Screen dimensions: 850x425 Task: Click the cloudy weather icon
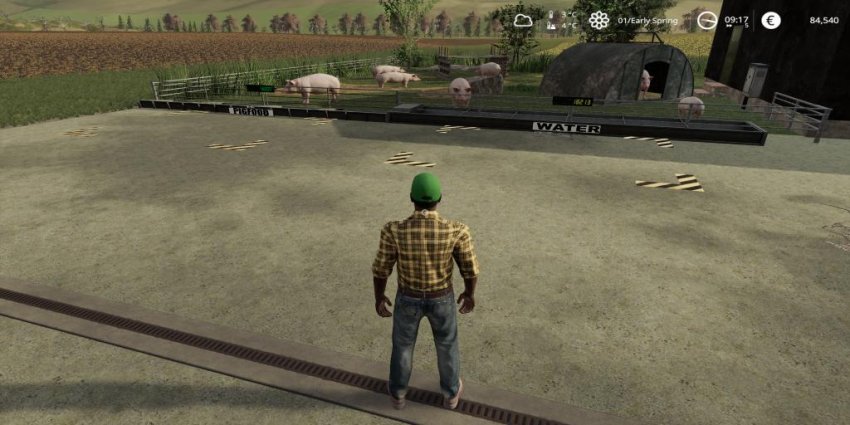pyautogui.click(x=524, y=20)
